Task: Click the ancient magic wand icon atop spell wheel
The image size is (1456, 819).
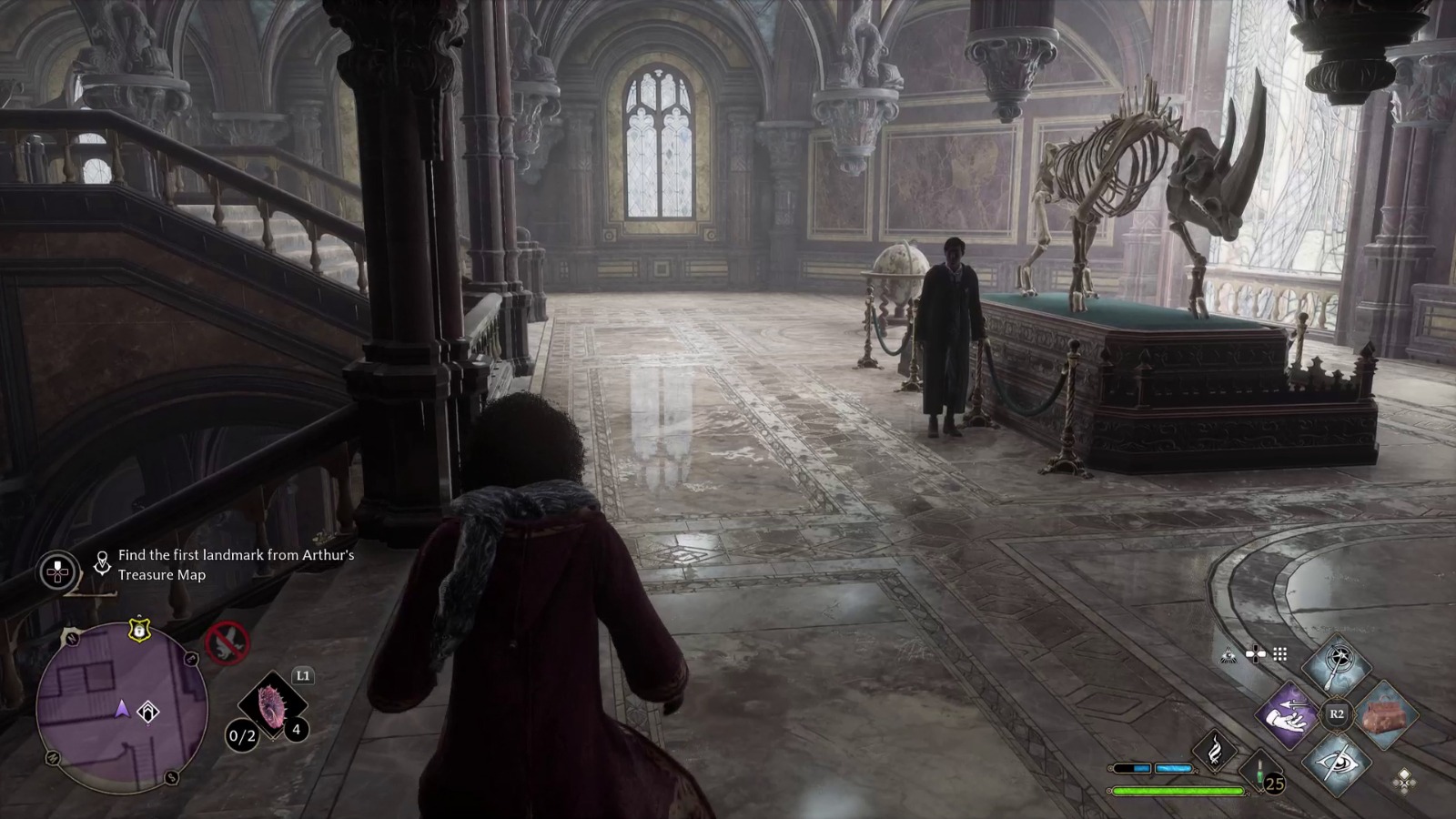Action: click(1337, 662)
